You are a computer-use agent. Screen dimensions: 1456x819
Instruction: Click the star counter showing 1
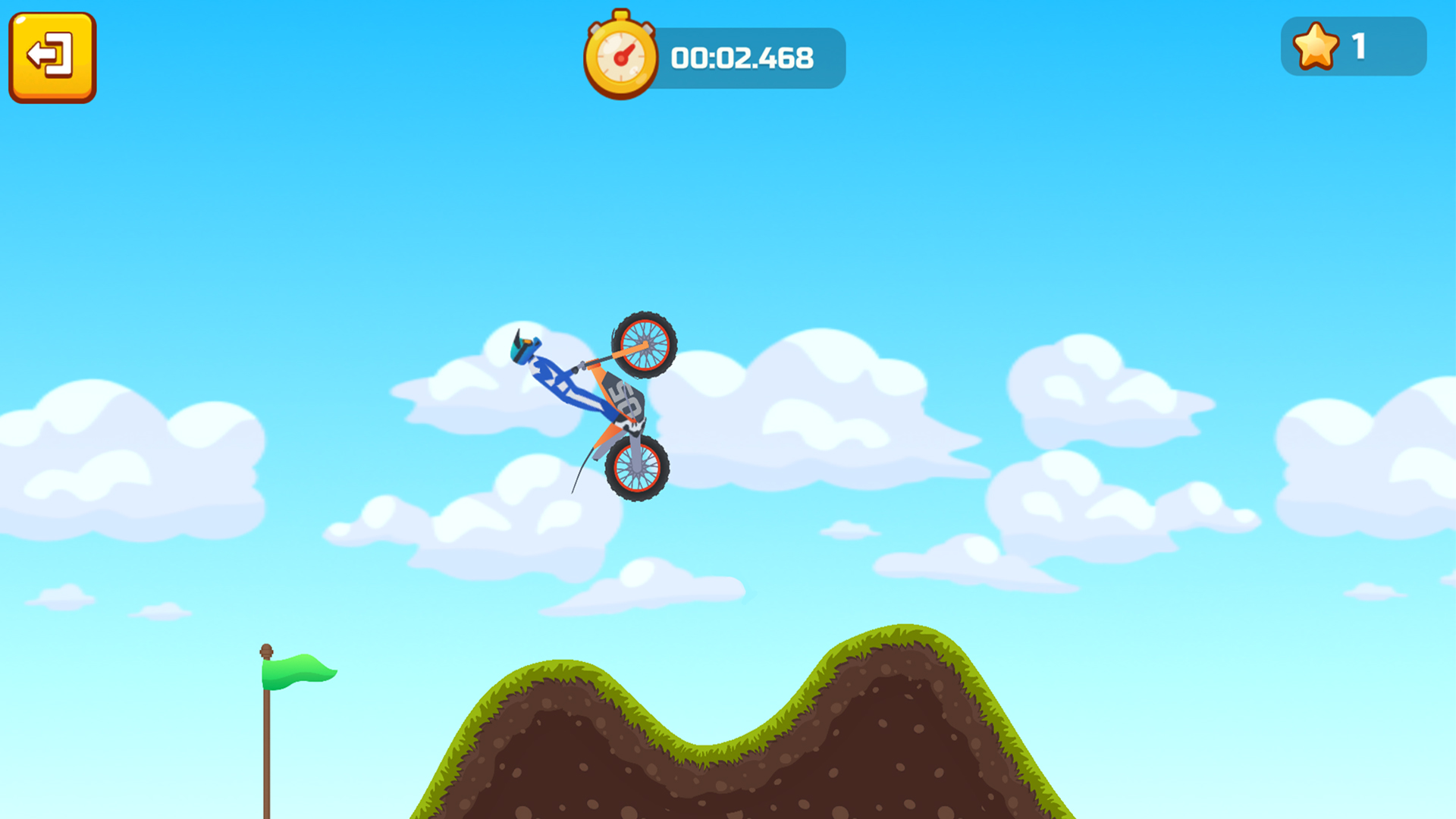coord(1354,47)
